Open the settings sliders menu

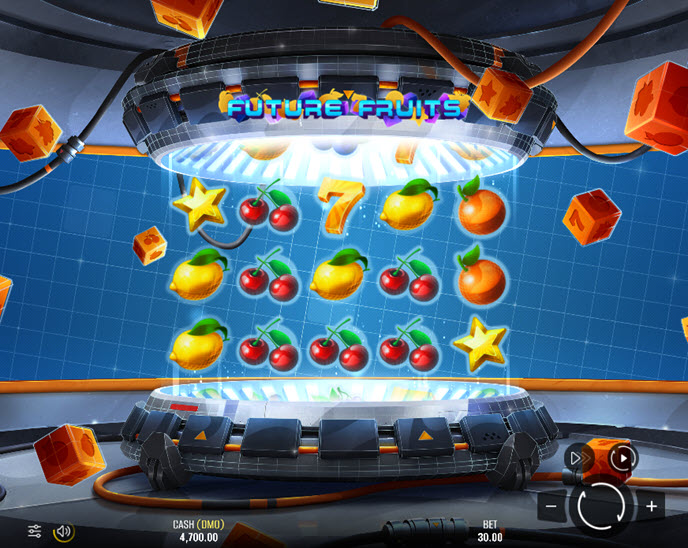35,531
